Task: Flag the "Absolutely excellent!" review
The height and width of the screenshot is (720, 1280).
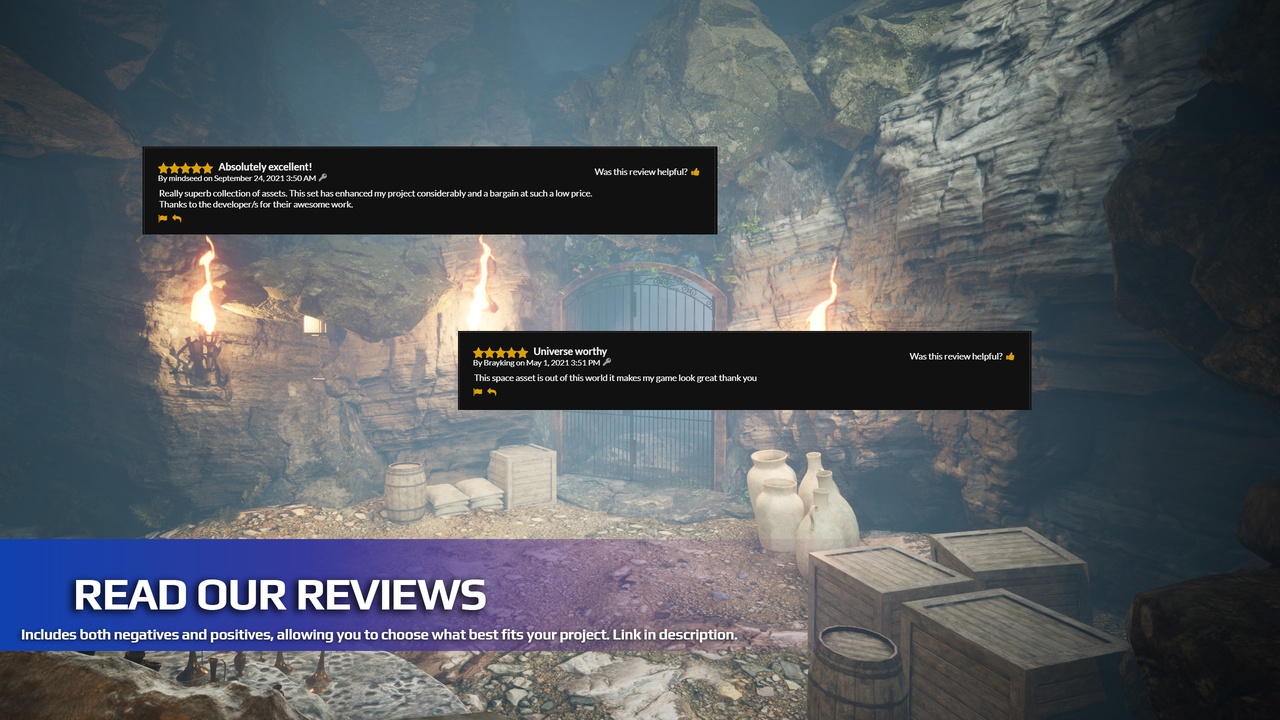Action: (163, 218)
